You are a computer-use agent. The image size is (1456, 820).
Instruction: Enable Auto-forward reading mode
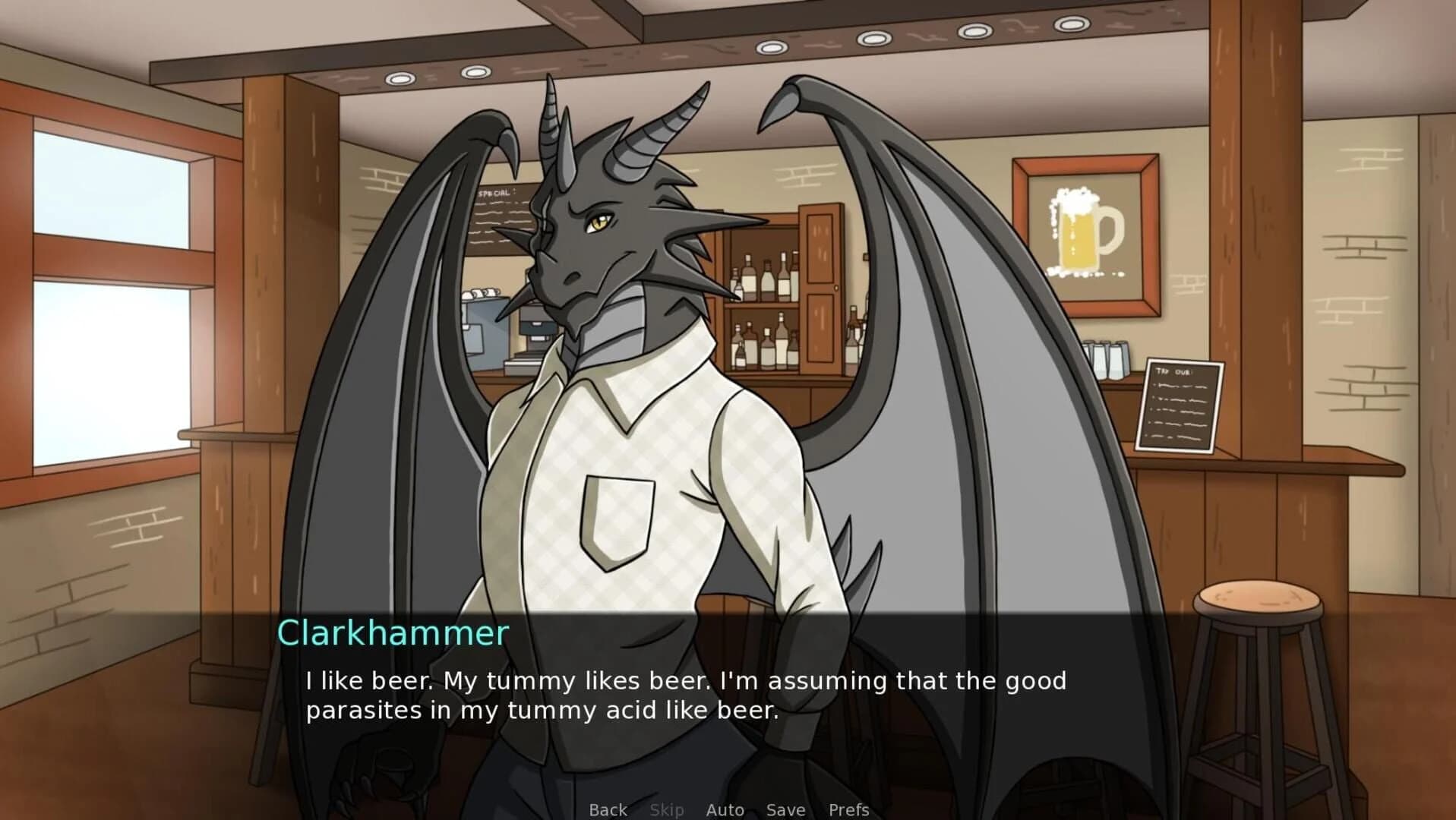[725, 809]
